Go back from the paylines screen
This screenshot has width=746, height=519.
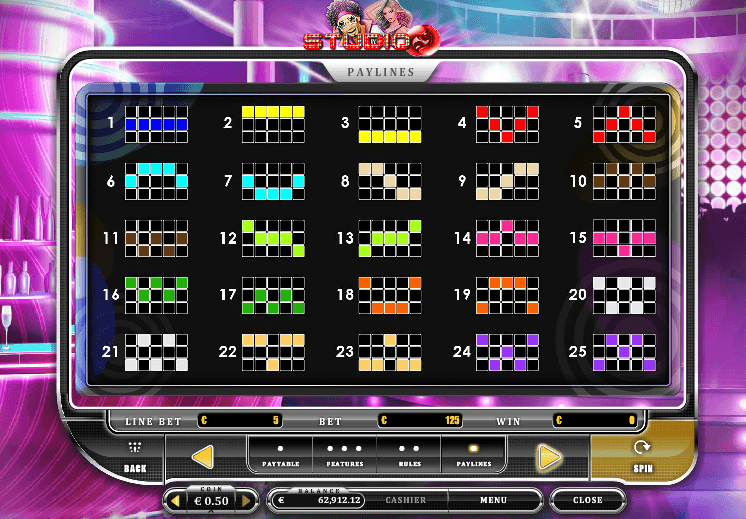[136, 456]
